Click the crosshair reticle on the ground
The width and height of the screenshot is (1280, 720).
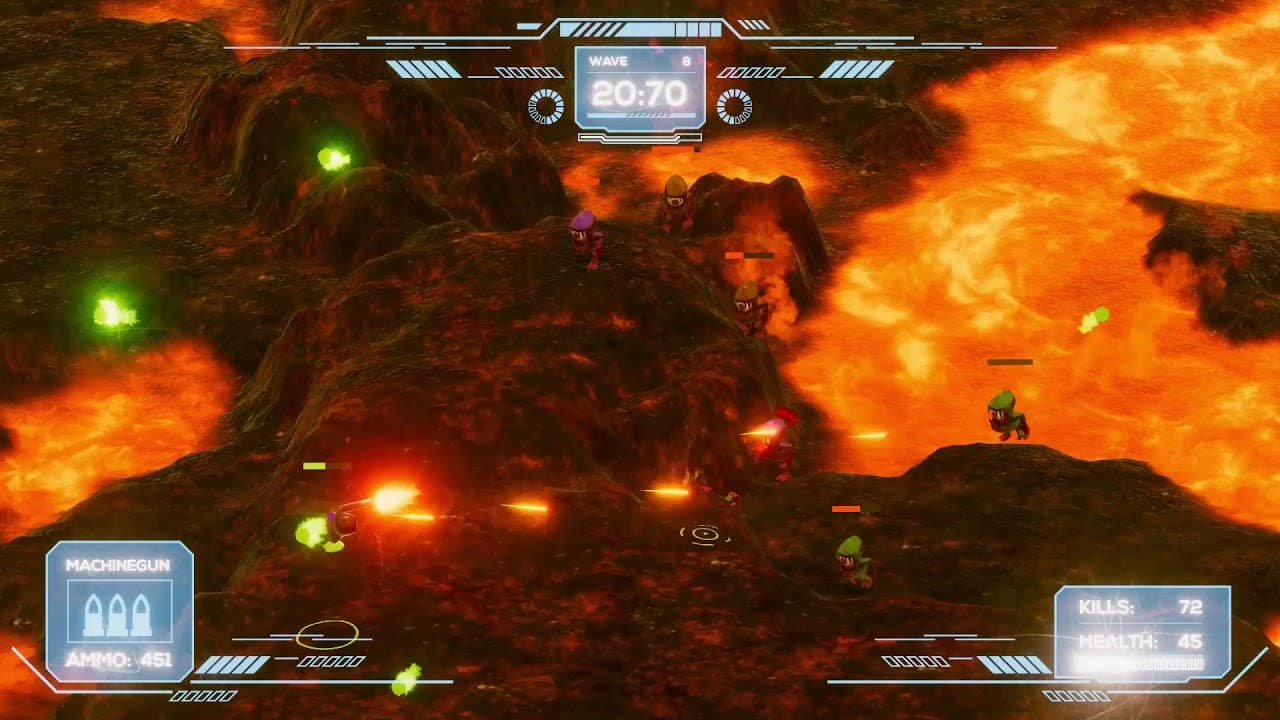(703, 535)
